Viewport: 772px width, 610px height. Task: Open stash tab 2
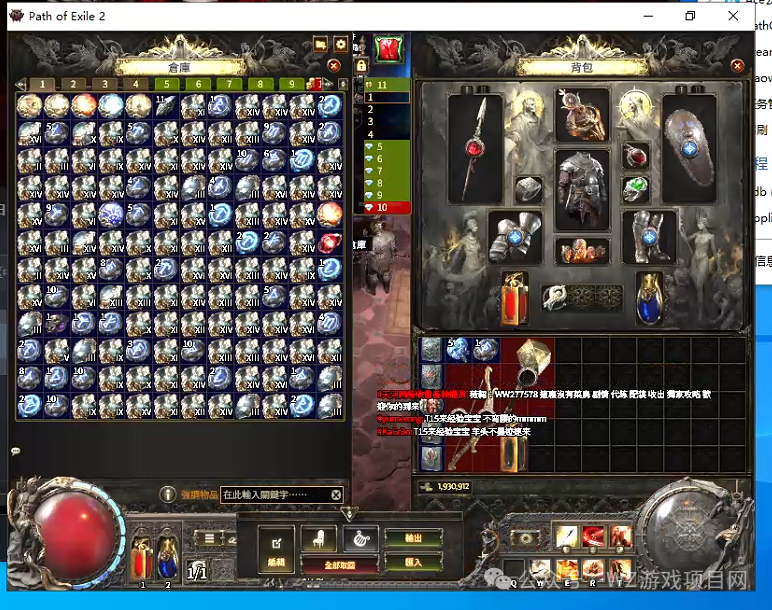pyautogui.click(x=72, y=84)
